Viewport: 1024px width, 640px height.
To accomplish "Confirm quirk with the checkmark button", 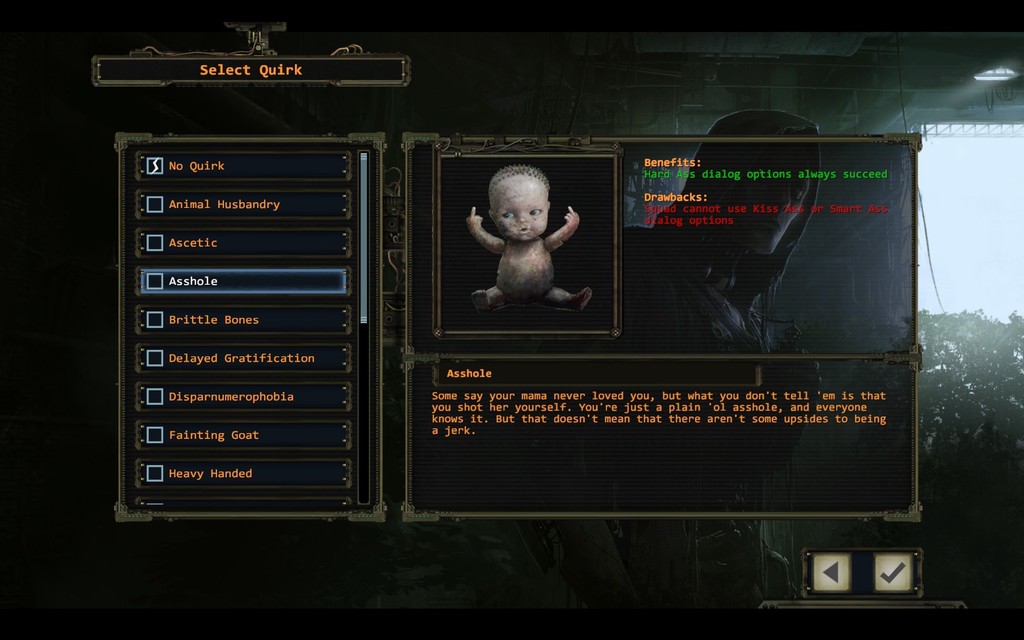I will 892,573.
